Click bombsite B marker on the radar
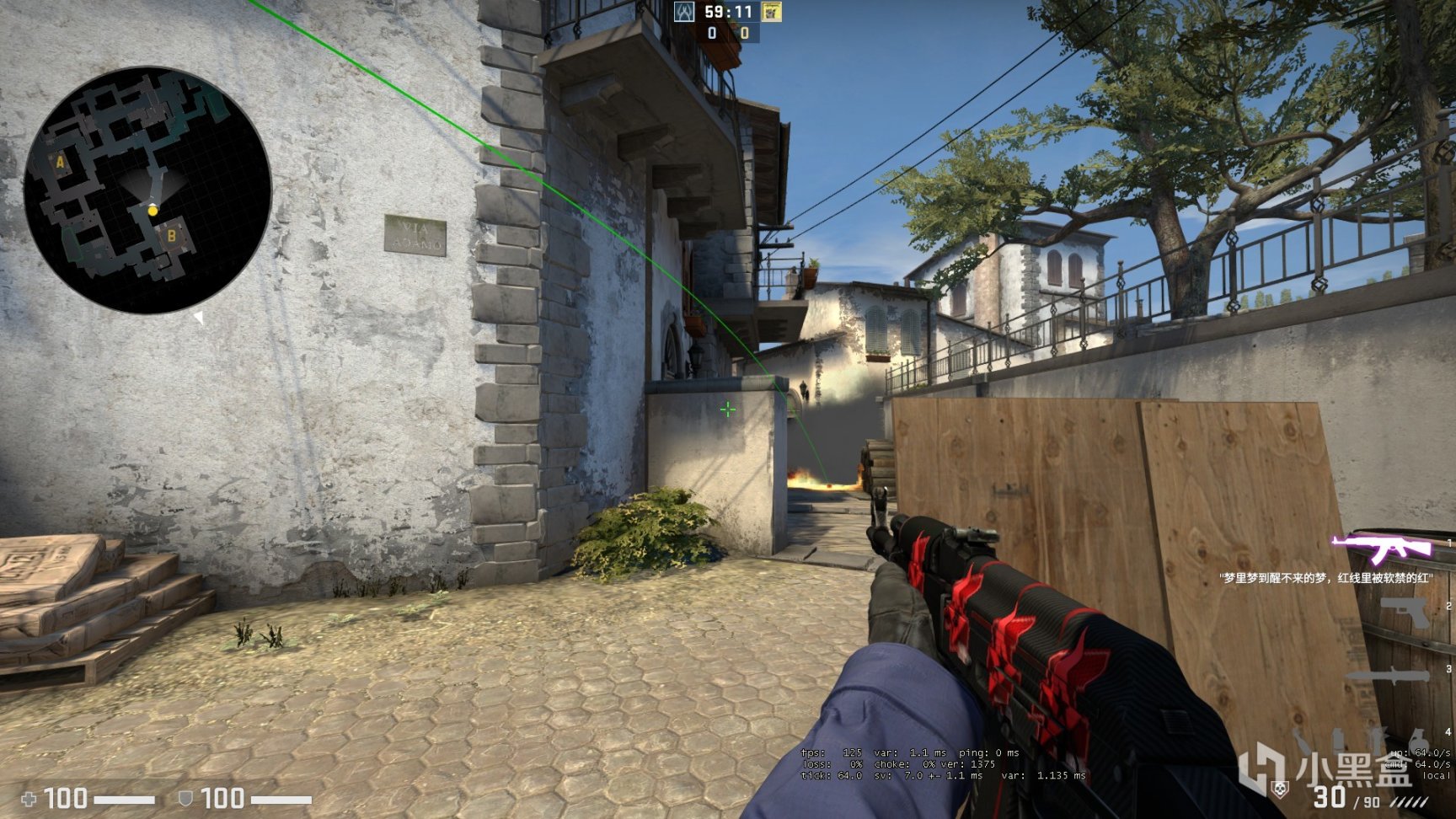The height and width of the screenshot is (819, 1456). coord(173,236)
